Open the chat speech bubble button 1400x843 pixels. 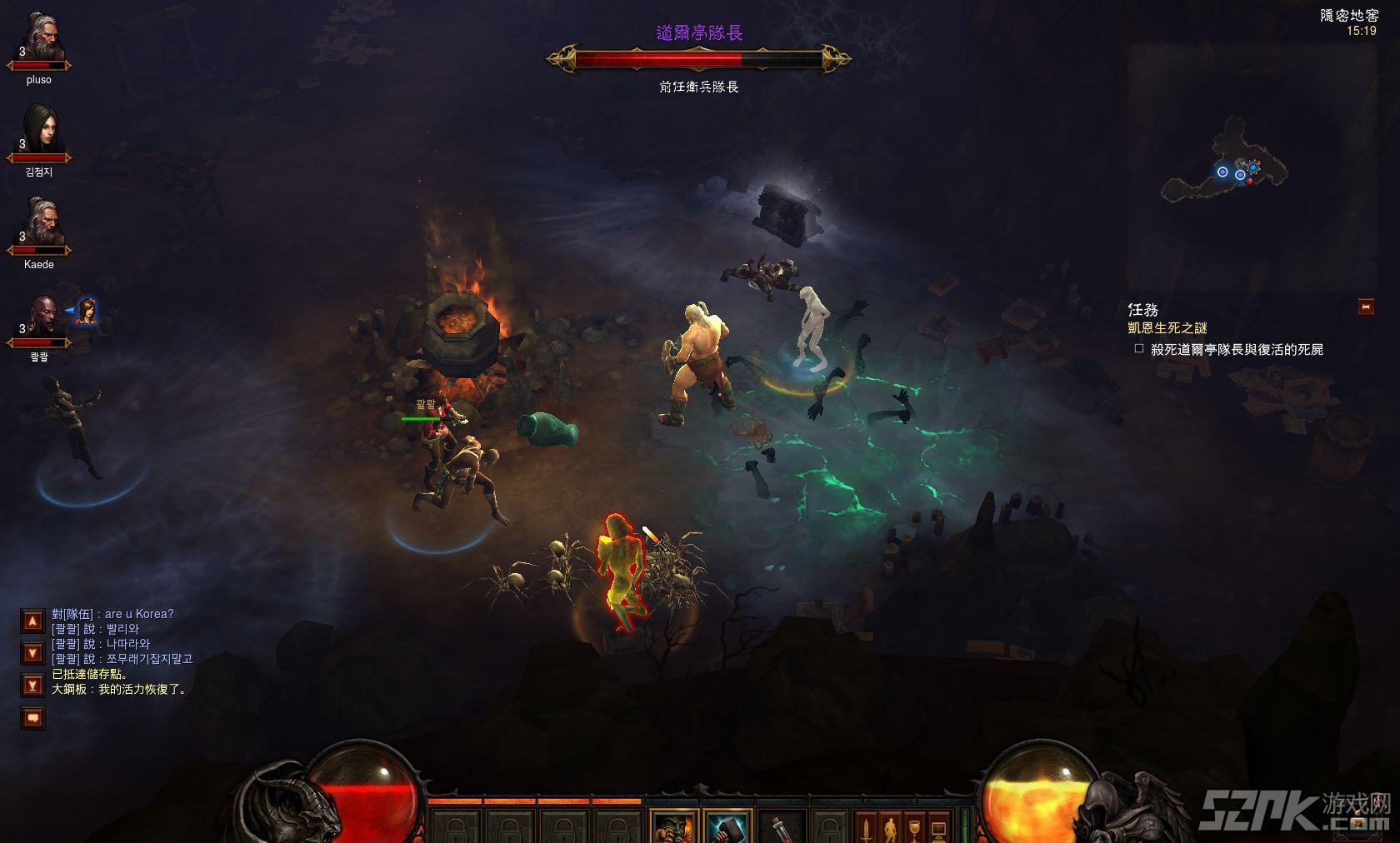coord(32,717)
